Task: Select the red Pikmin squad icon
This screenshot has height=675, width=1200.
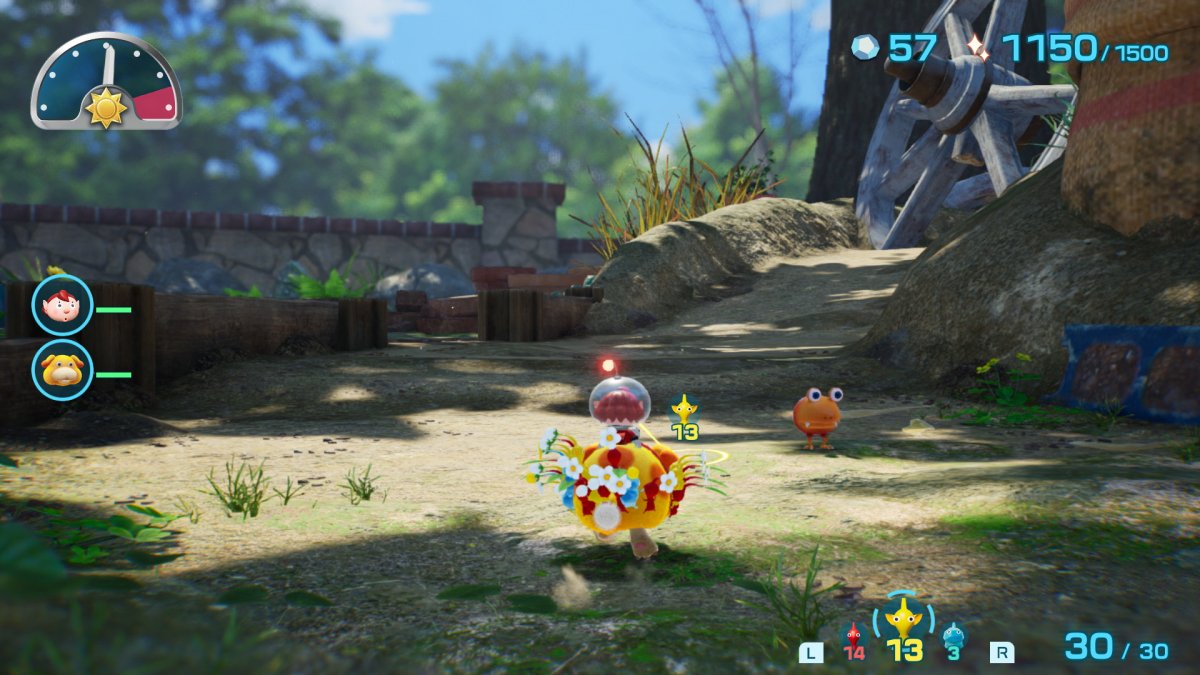Action: tap(853, 636)
